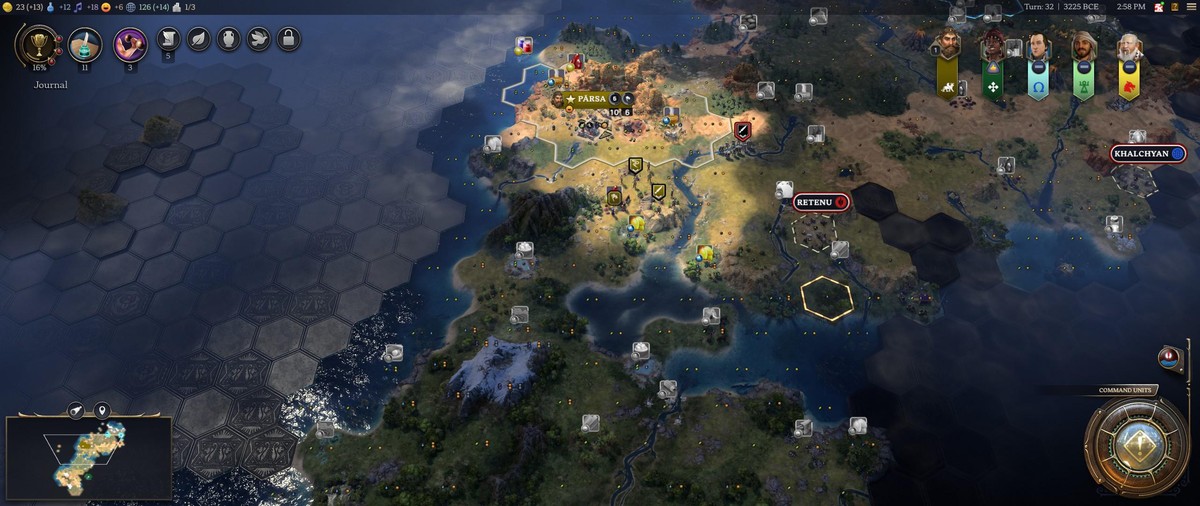Open the leader portrait with light blue omega banner
1200x506 pixels.
1039,45
